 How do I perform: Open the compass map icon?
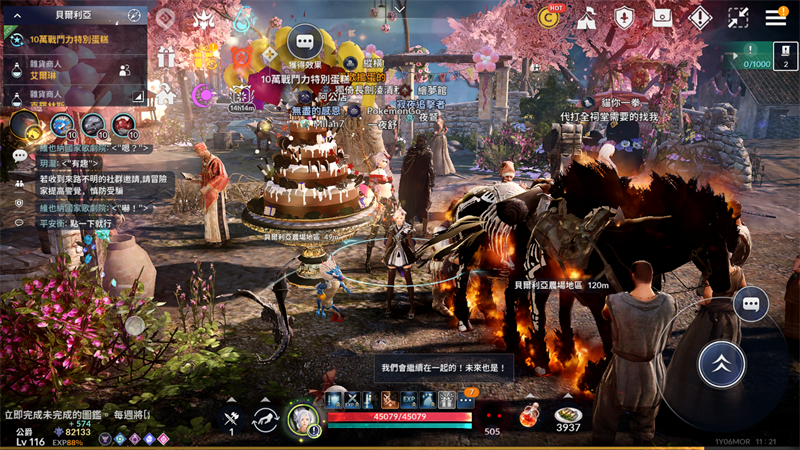[x=135, y=16]
